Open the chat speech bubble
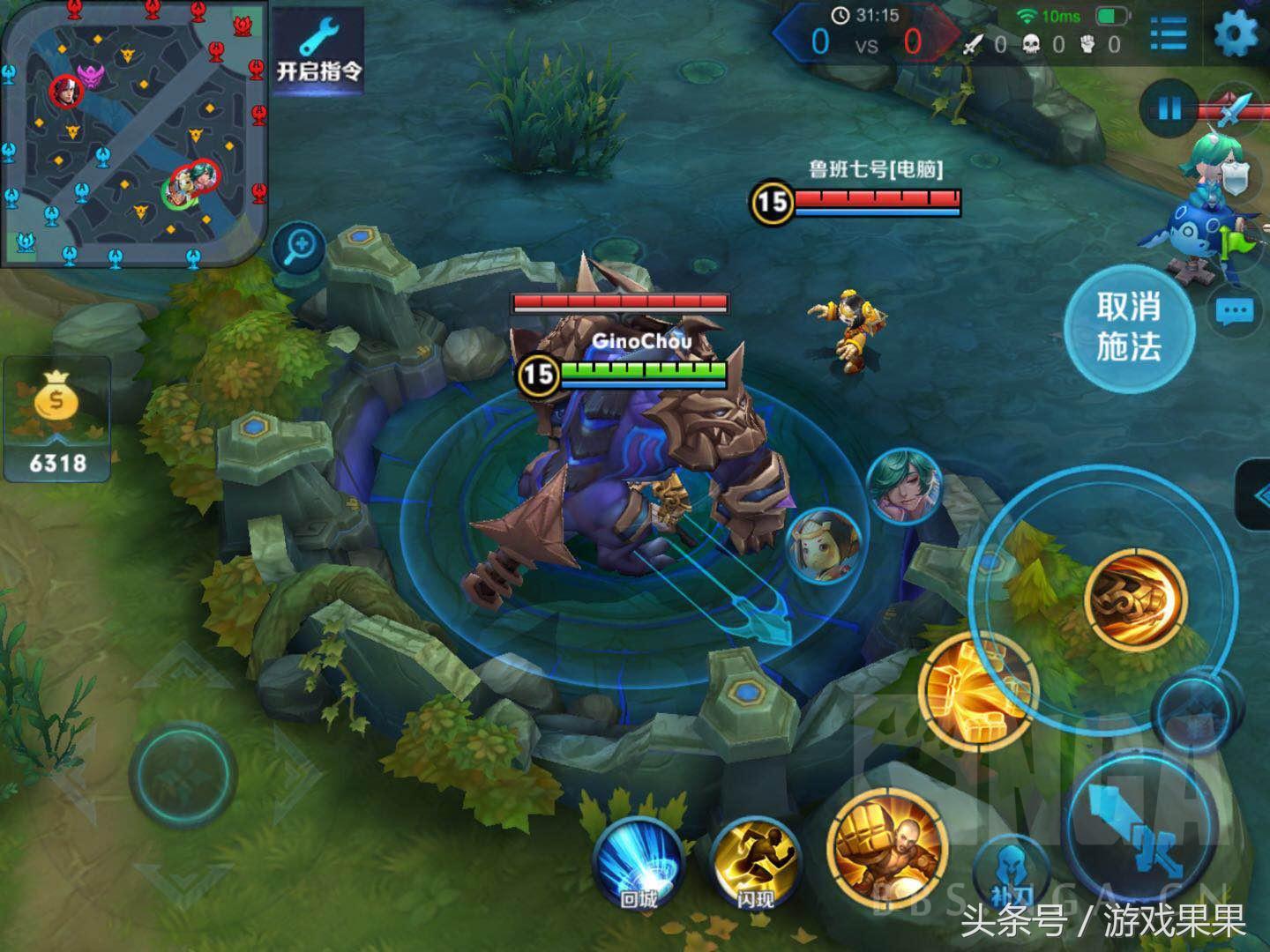Screen dimensions: 1270x952 (x=1235, y=311)
